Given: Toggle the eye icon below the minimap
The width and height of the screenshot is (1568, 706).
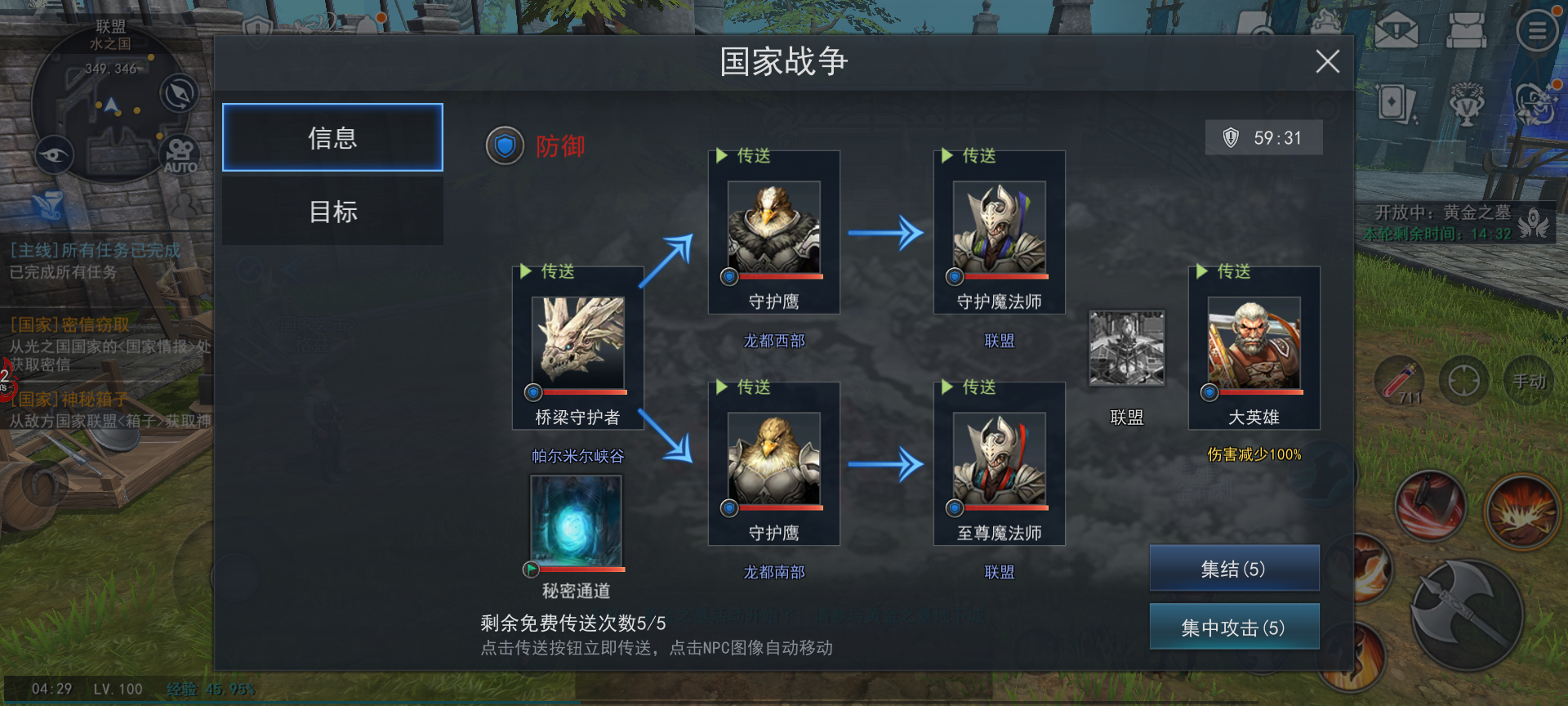Looking at the screenshot, I should click(x=53, y=155).
